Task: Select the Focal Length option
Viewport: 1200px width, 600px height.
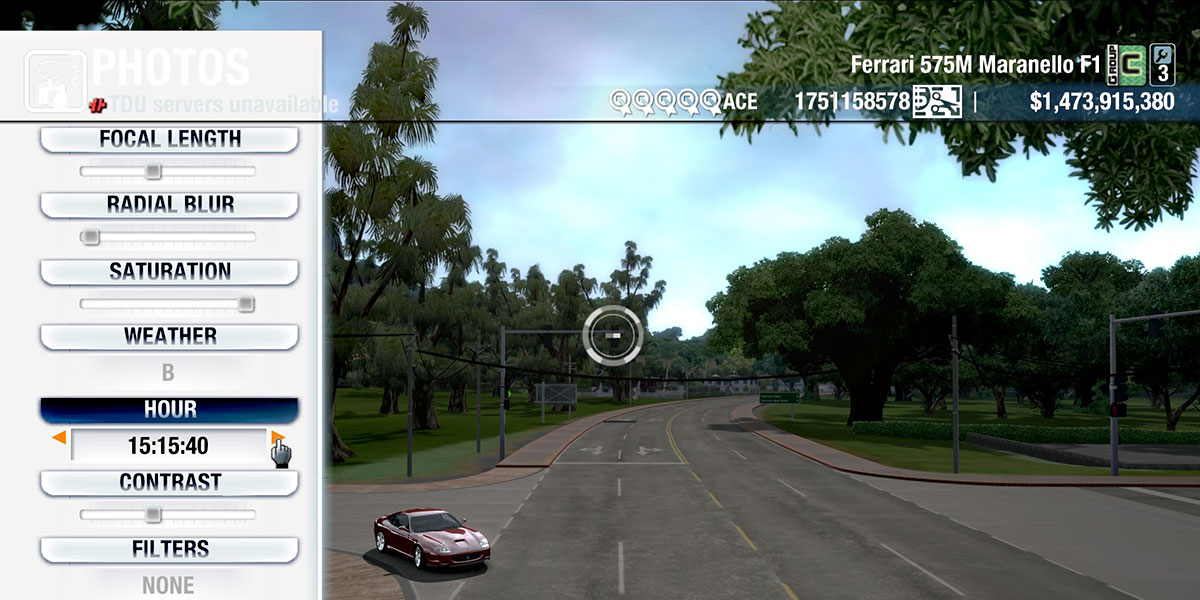Action: [169, 139]
